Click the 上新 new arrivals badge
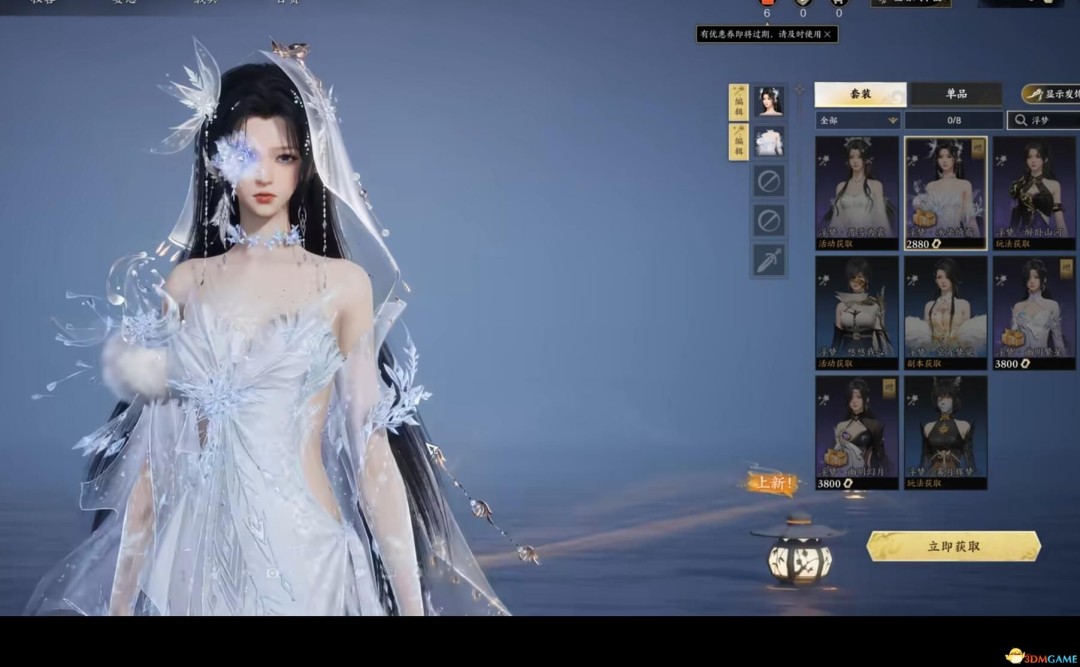1080x667 pixels. click(773, 484)
